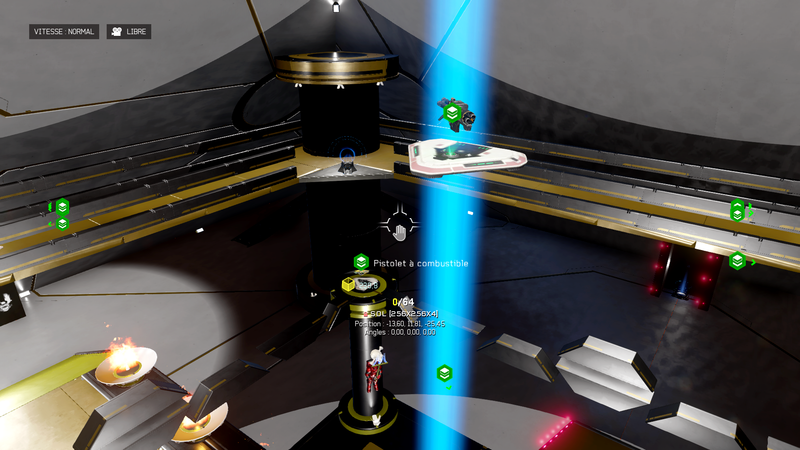Click the VITESSE : NORMAL speed indicator
The image size is (800, 450).
(x=64, y=32)
